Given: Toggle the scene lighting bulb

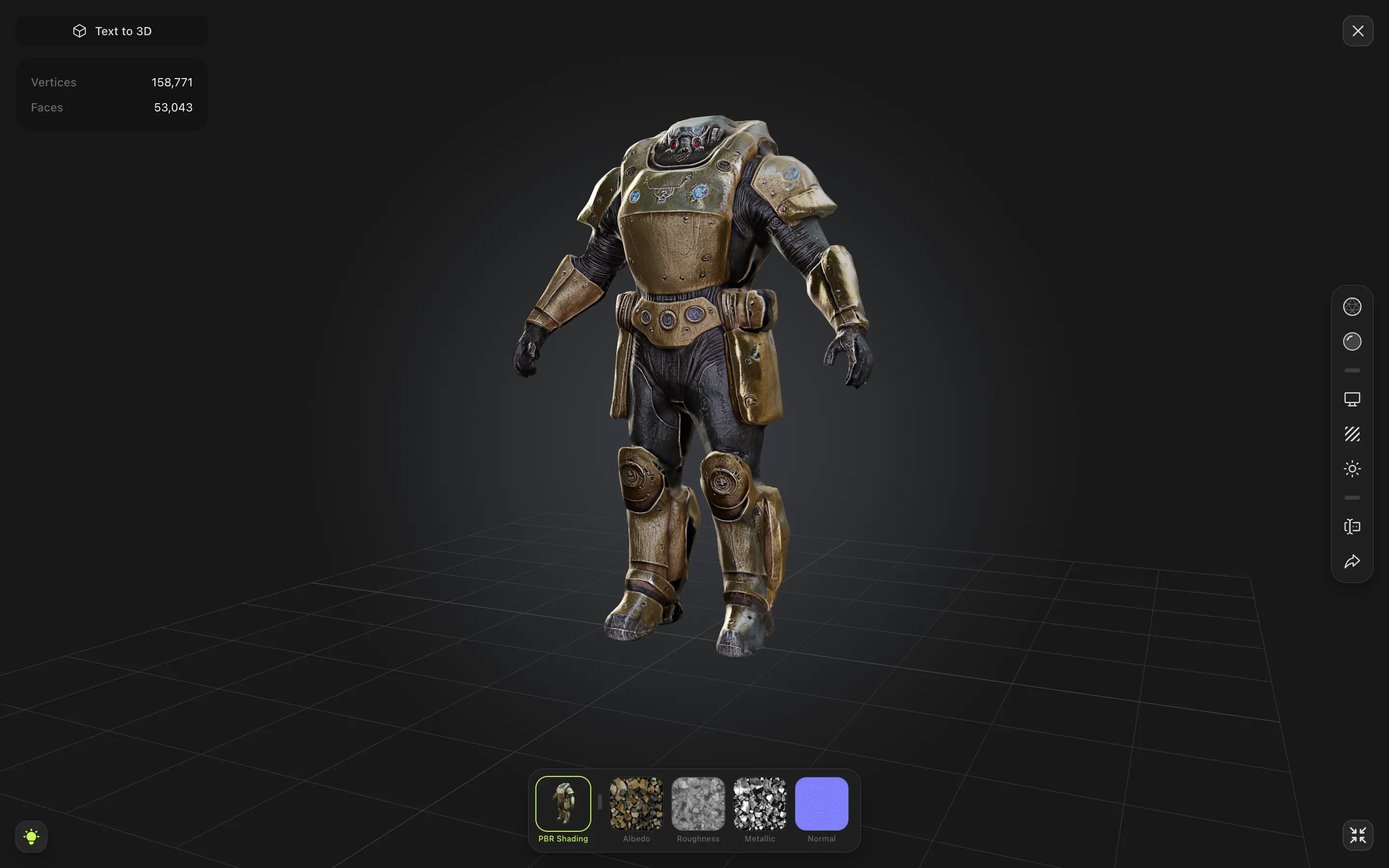Looking at the screenshot, I should click(31, 837).
